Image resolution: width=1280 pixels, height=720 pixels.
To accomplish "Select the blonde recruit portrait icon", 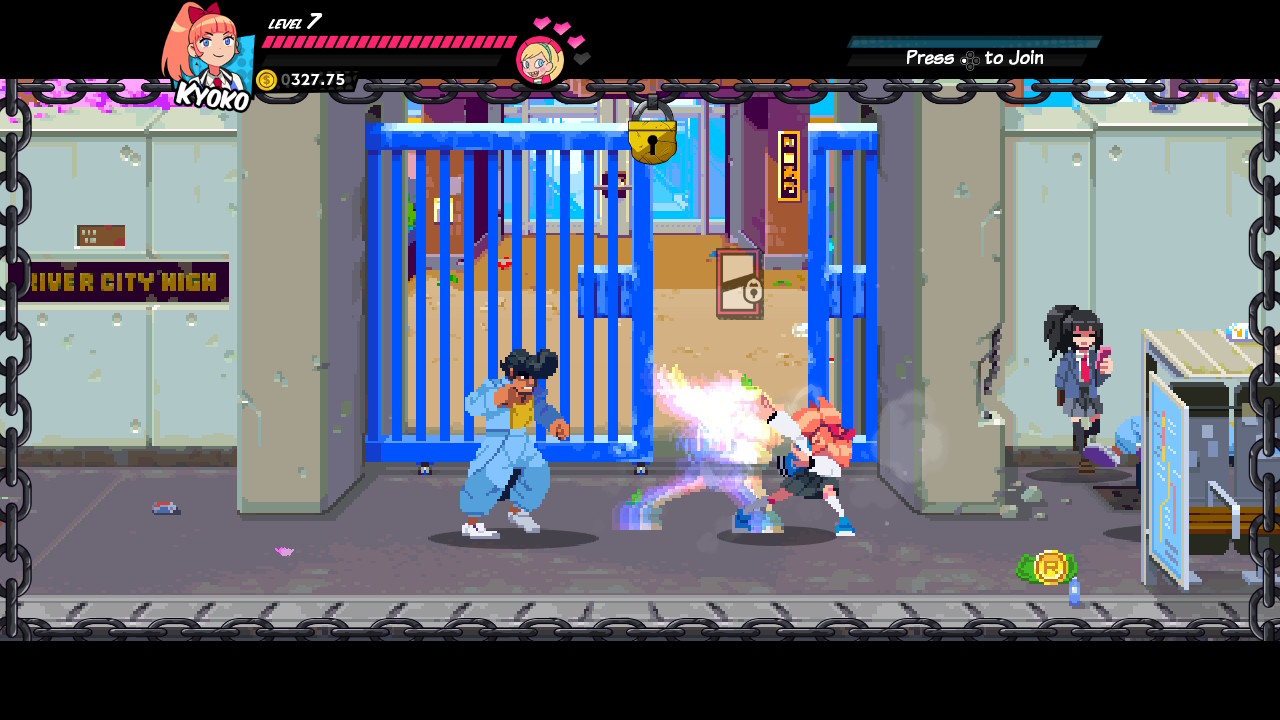I will click(x=540, y=61).
